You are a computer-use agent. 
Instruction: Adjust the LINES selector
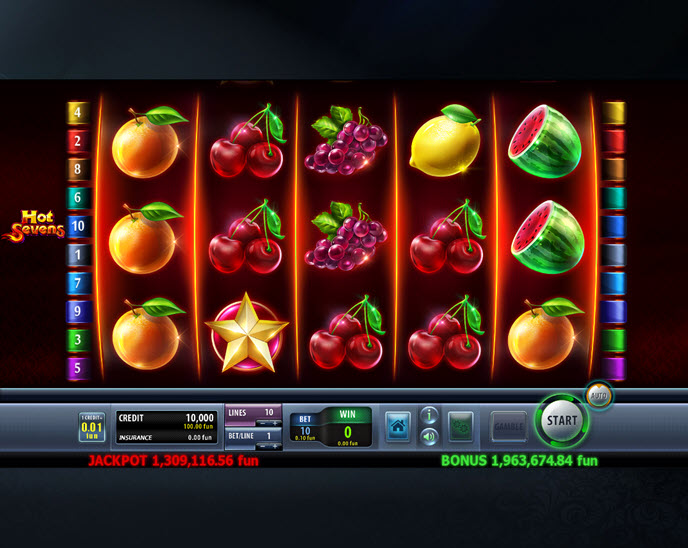[x=252, y=413]
